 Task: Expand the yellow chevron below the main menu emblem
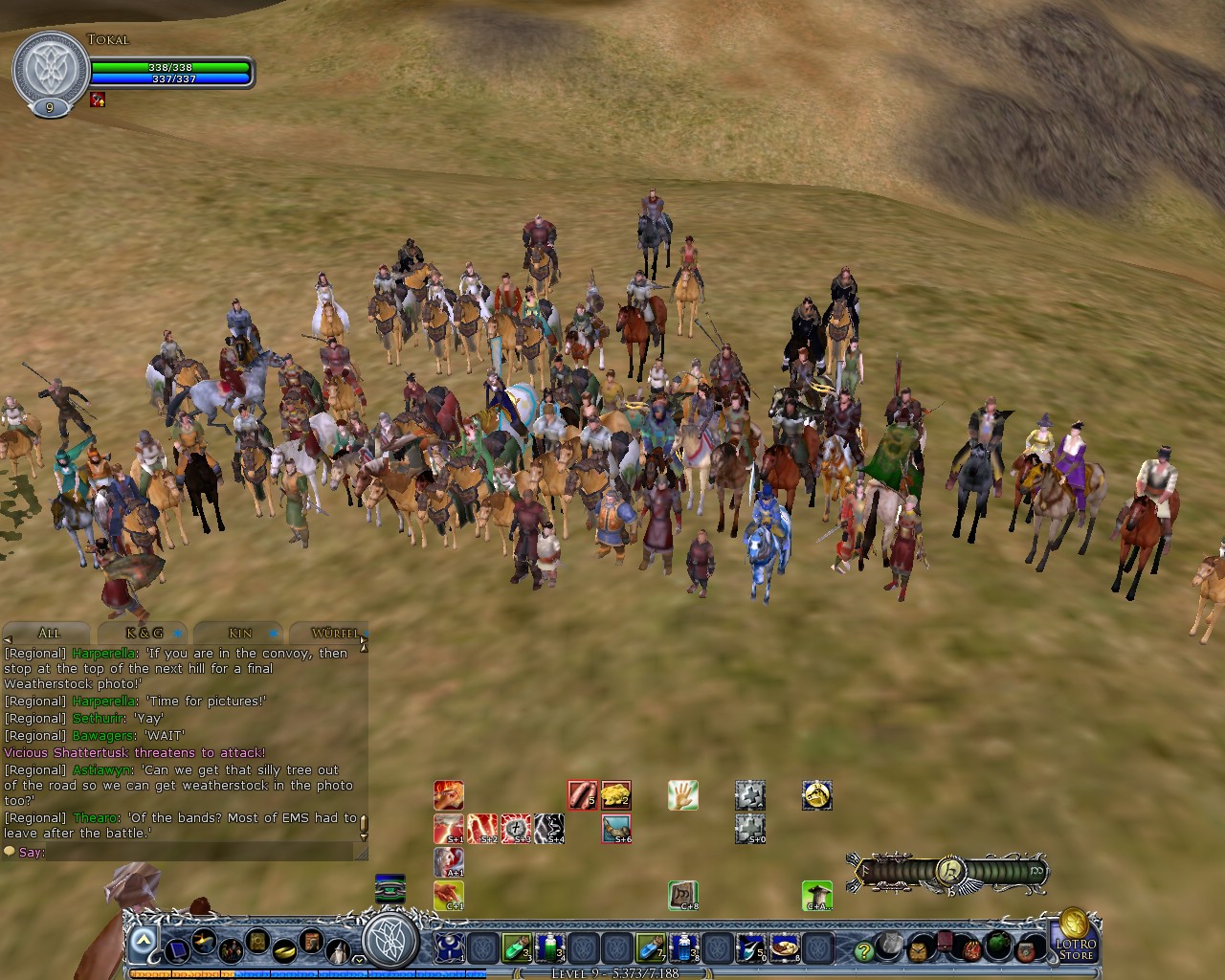tap(358, 960)
